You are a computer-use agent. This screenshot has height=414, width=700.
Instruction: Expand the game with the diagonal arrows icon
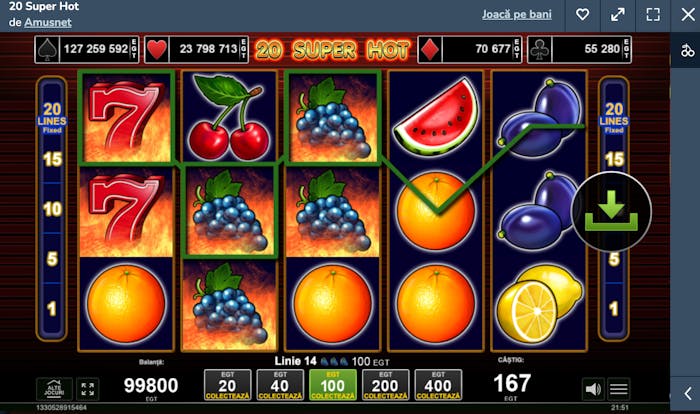[618, 15]
